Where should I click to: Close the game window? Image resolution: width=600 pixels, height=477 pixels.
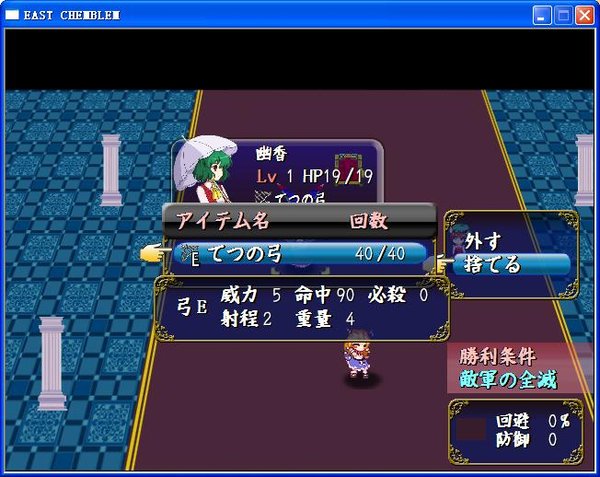point(586,15)
